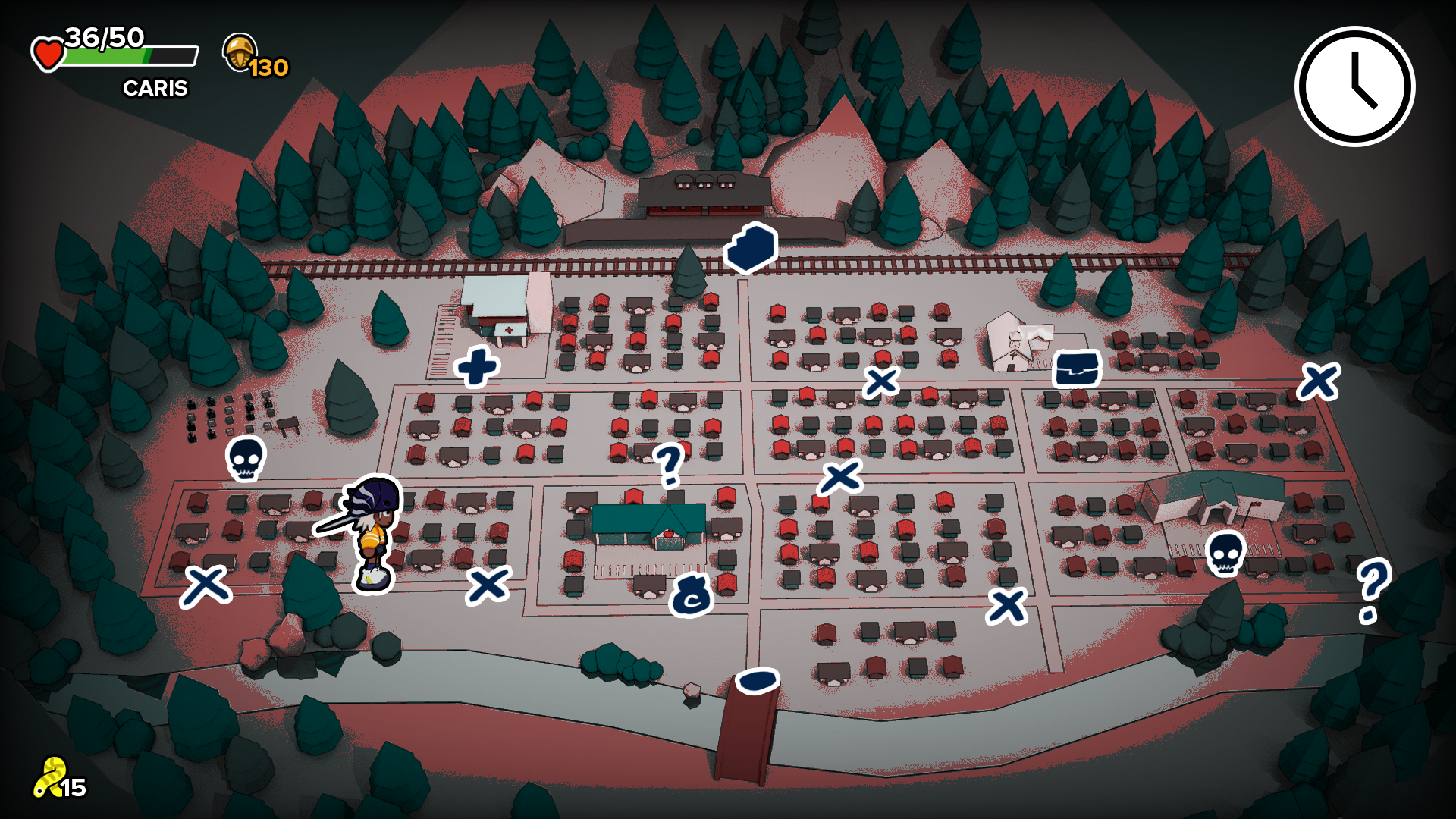
Task: Click the oval marker above the bridge
Action: click(x=756, y=681)
